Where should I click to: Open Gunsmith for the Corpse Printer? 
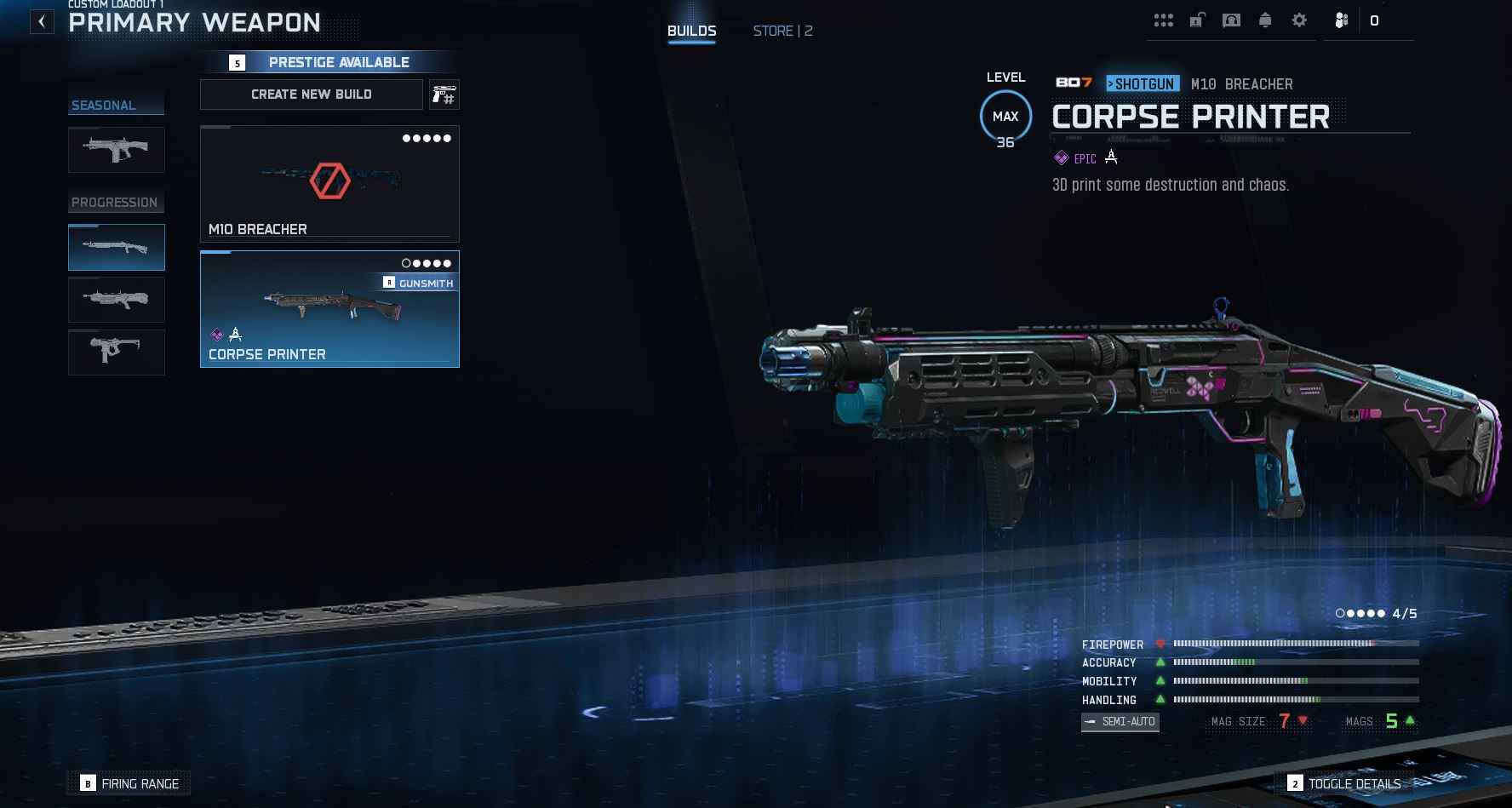tap(419, 283)
